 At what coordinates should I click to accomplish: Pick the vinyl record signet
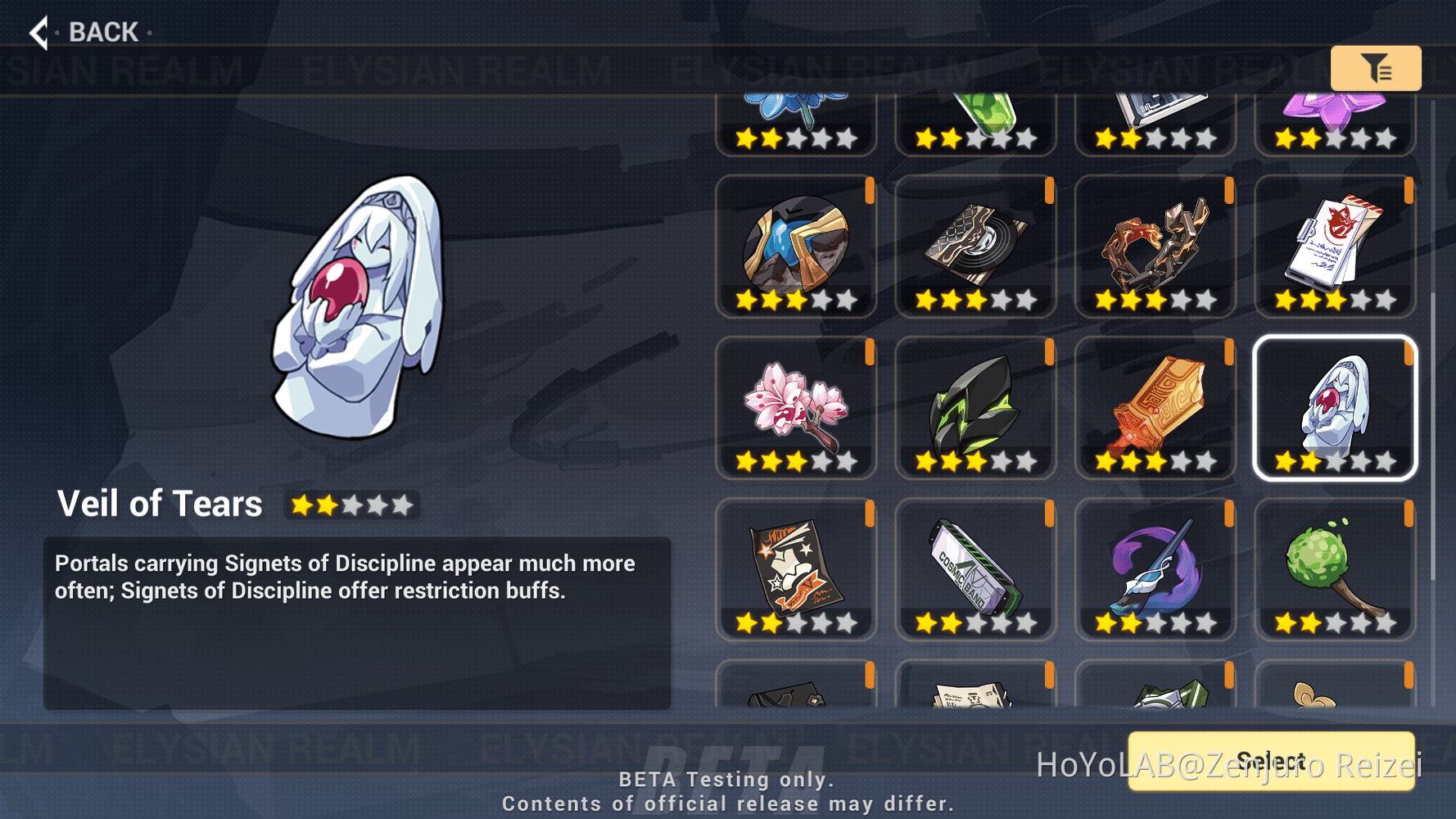pos(974,245)
